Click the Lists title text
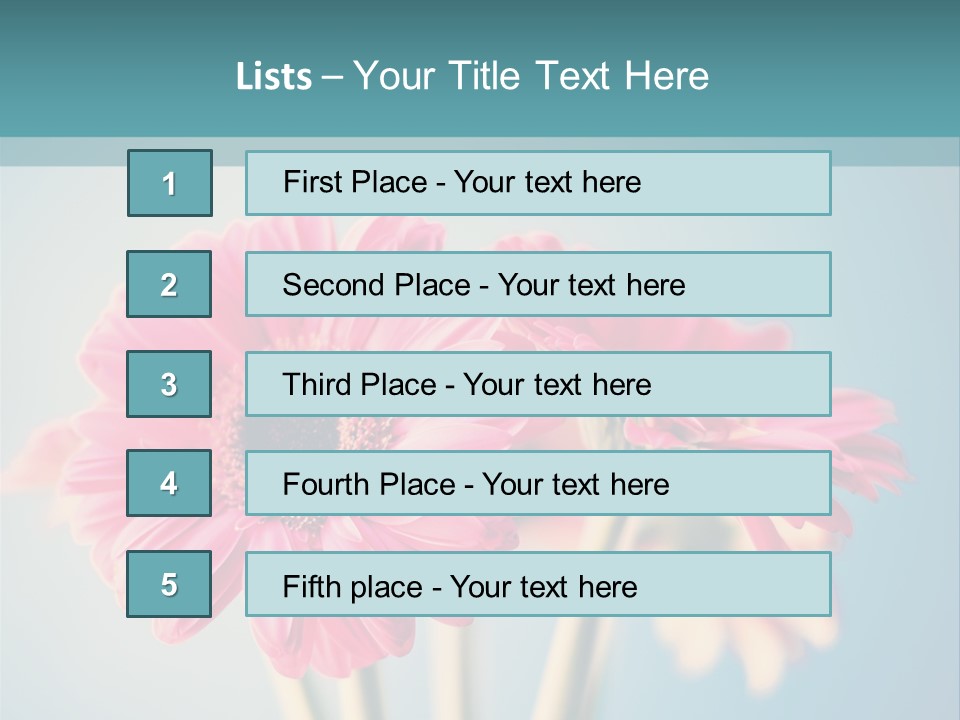This screenshot has height=720, width=960. 472,76
